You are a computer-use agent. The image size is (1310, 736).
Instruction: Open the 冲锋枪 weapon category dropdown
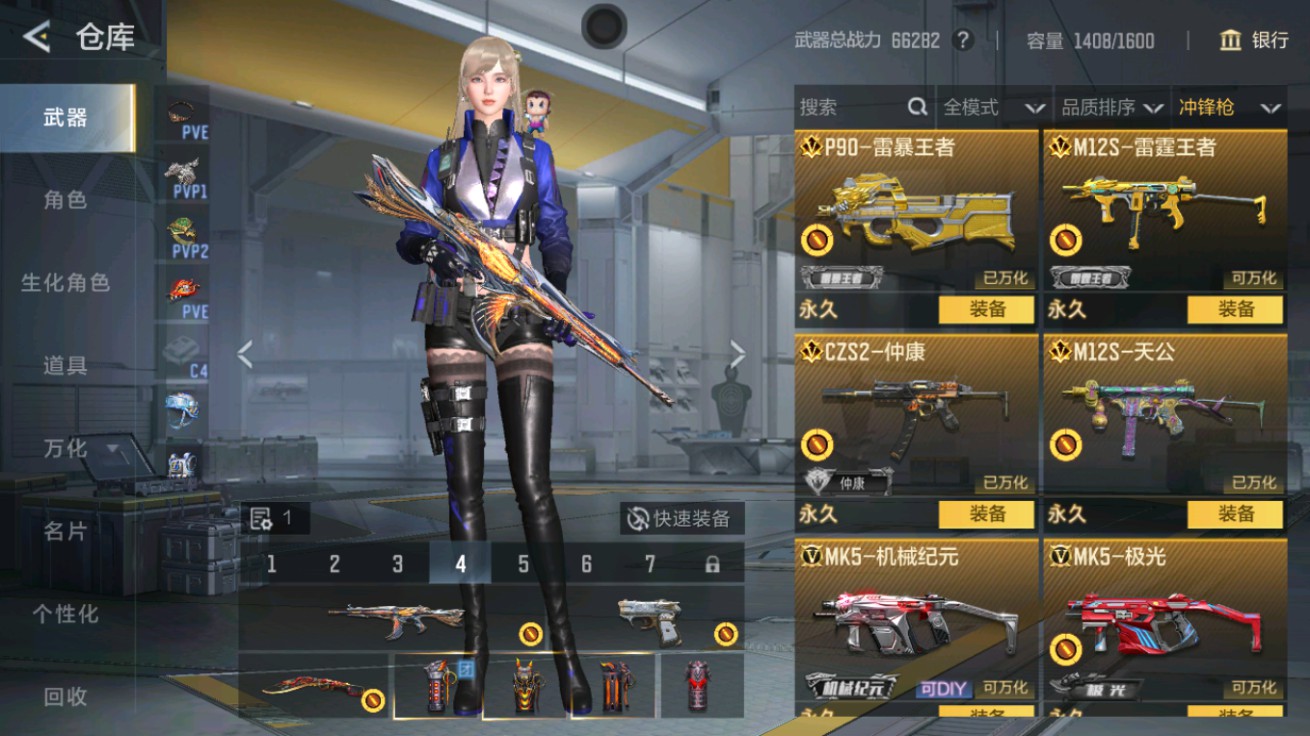click(x=1228, y=107)
